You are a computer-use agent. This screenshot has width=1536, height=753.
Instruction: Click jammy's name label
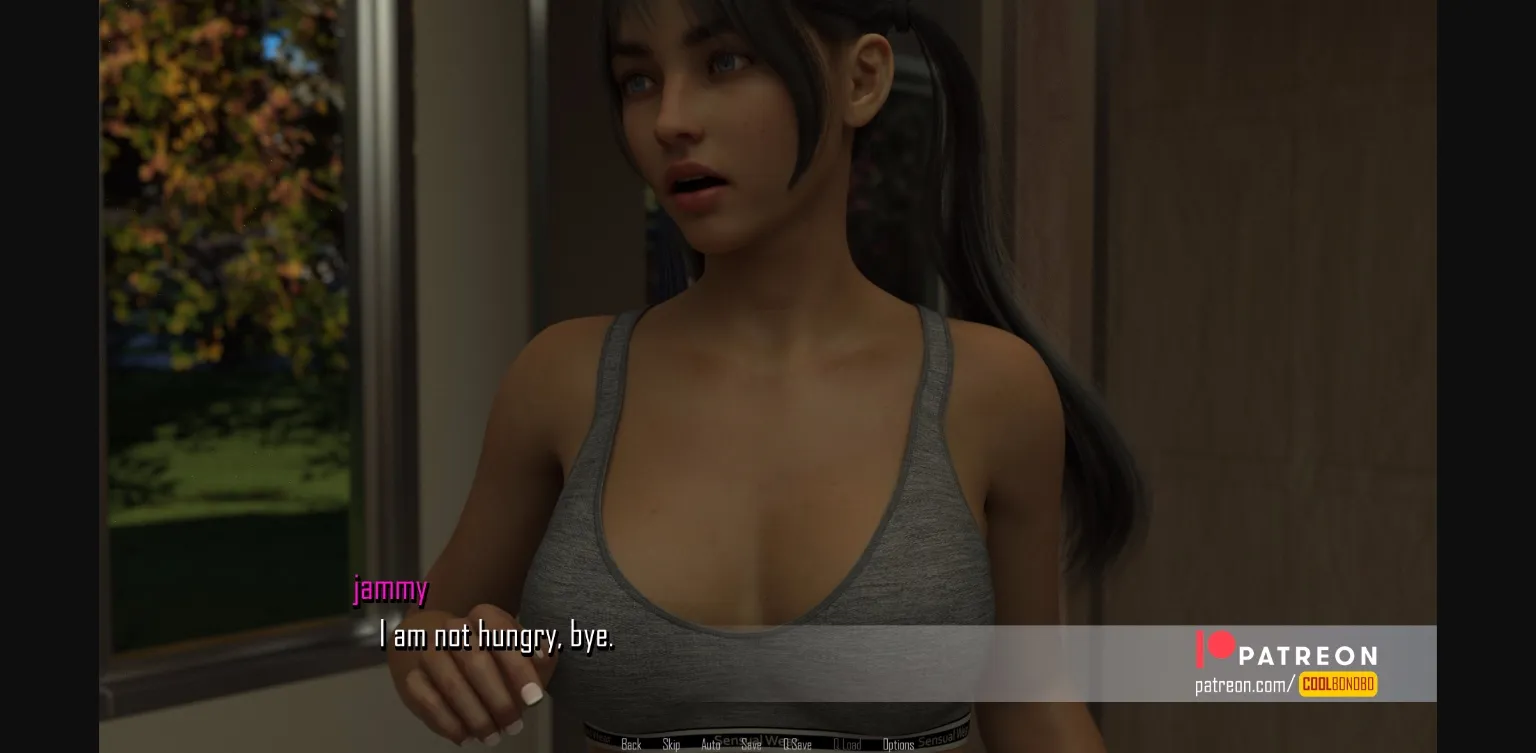[x=390, y=589]
